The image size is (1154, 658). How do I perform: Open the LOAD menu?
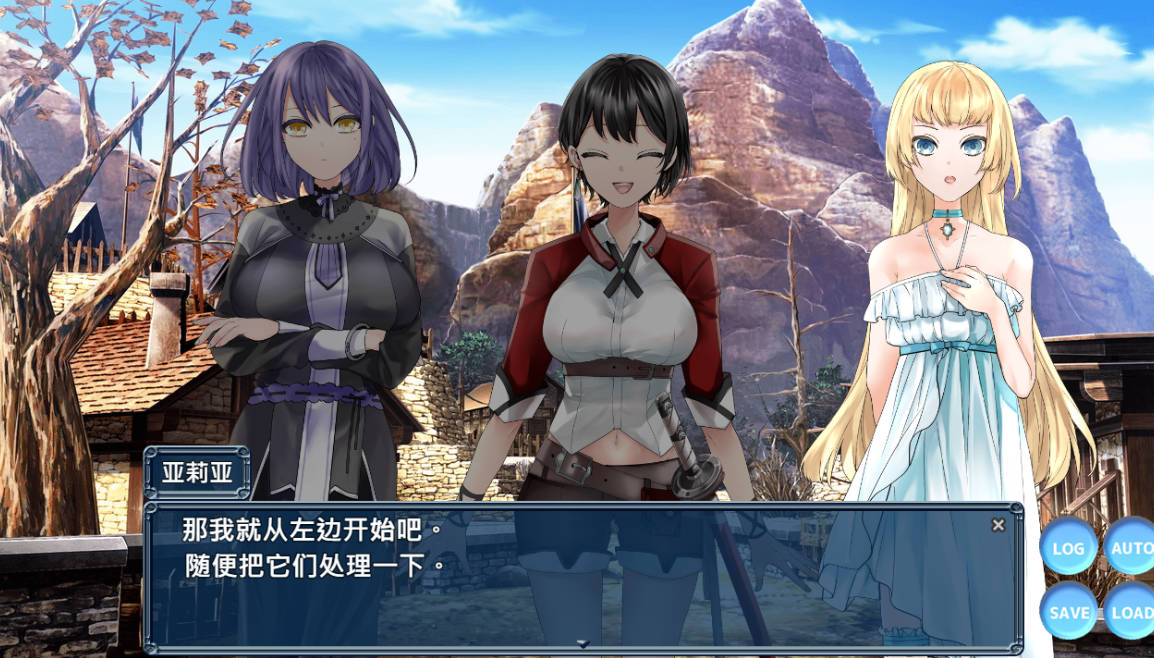1131,611
